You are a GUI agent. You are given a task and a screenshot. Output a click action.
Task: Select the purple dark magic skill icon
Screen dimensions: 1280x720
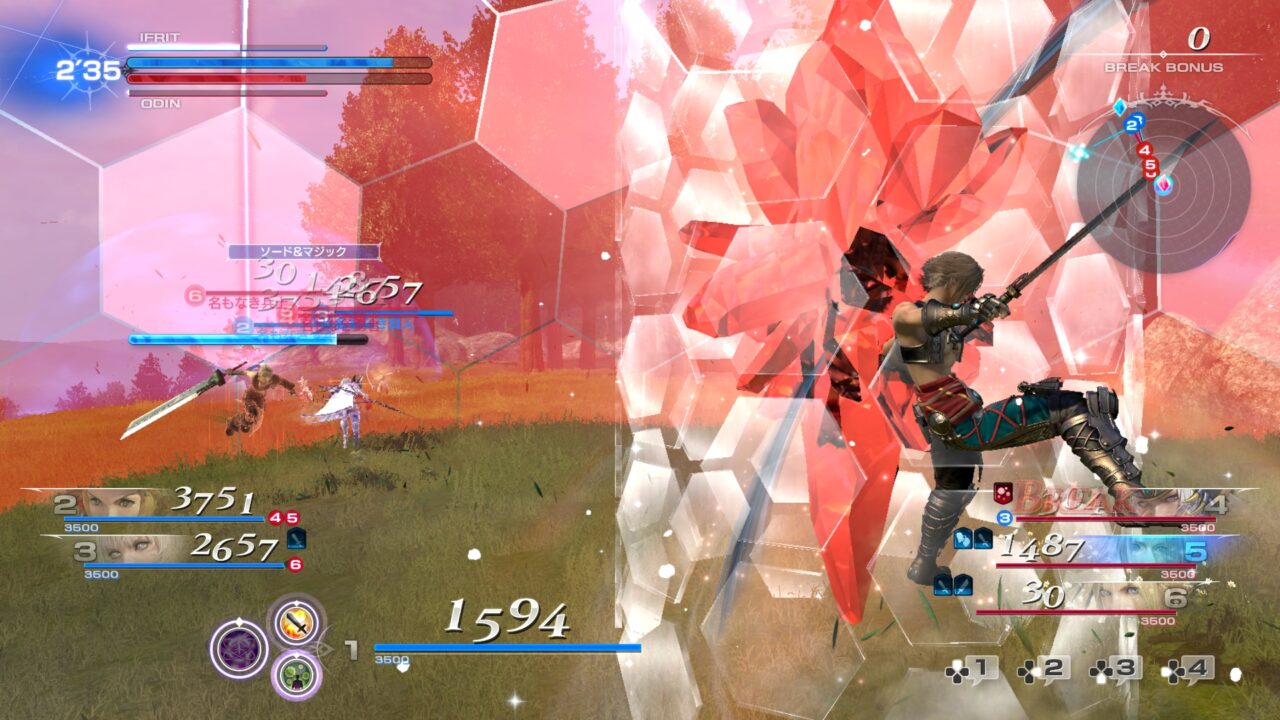click(238, 649)
